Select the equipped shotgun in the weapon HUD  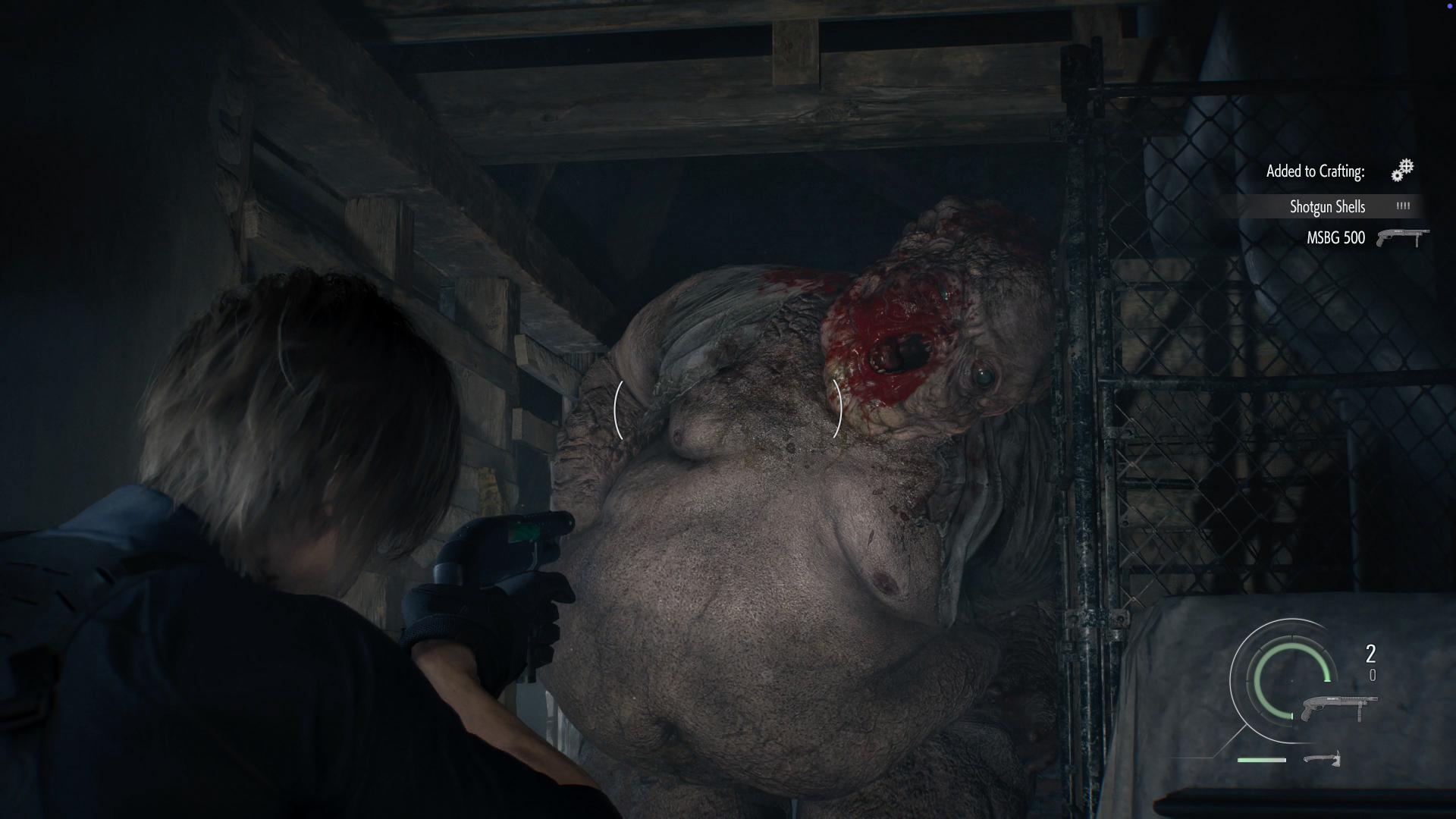1339,705
